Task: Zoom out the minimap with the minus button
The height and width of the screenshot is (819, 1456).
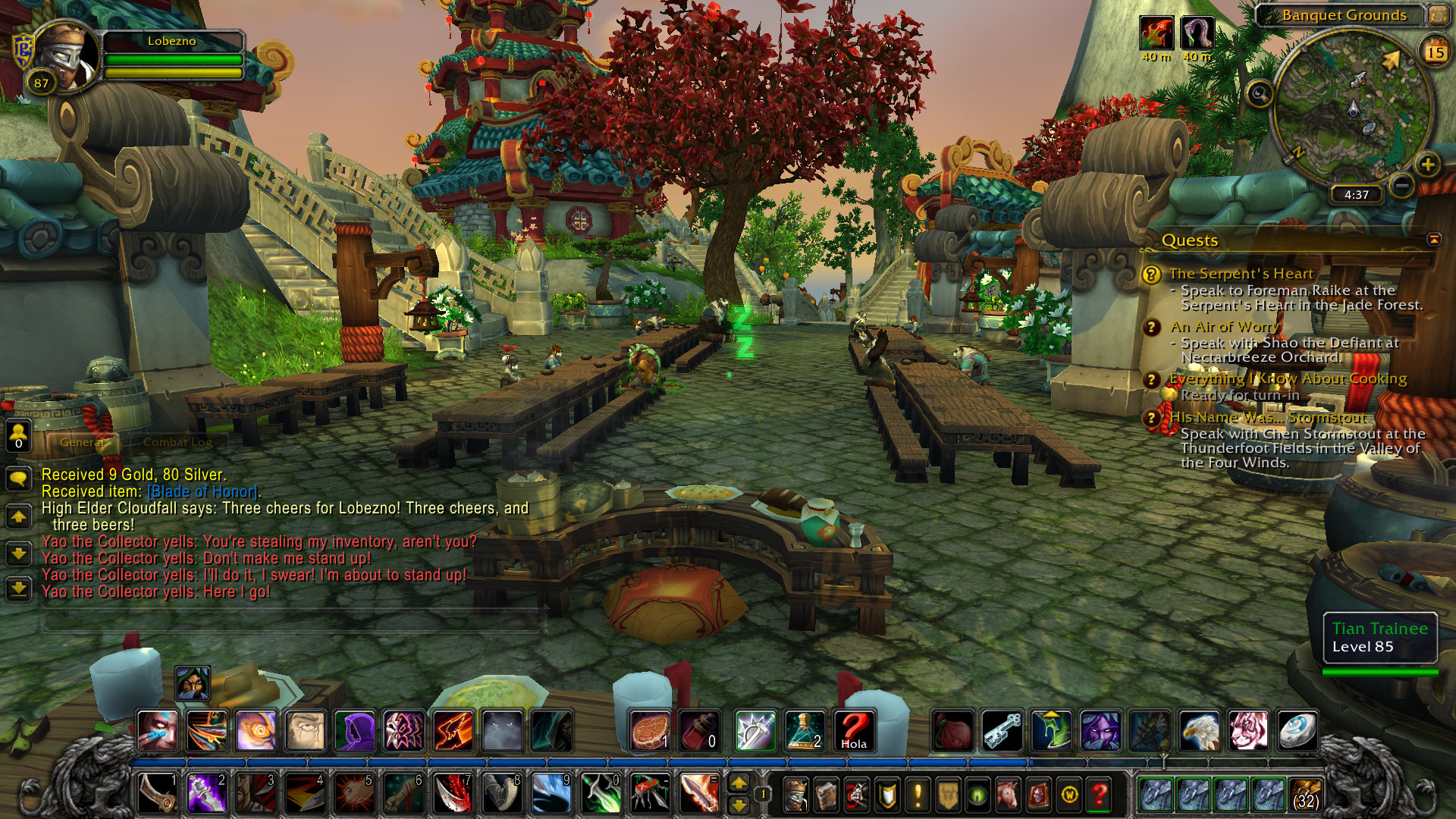Action: pos(1402,185)
